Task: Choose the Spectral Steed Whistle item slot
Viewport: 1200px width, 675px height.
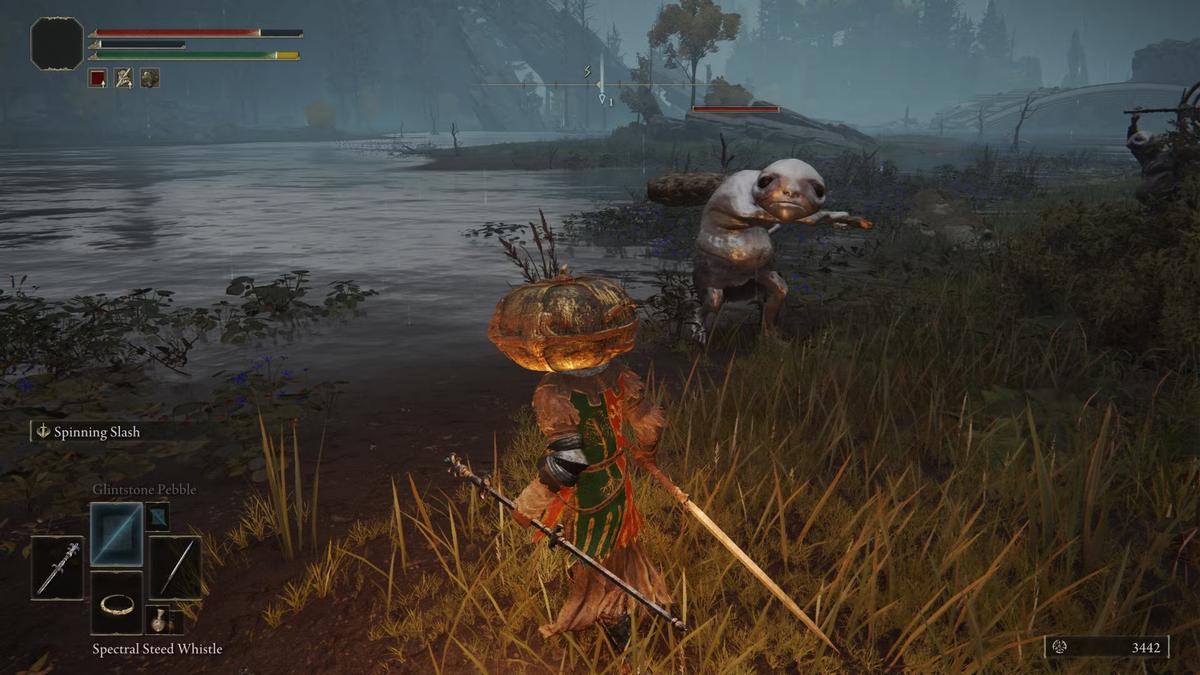Action: coord(117,603)
